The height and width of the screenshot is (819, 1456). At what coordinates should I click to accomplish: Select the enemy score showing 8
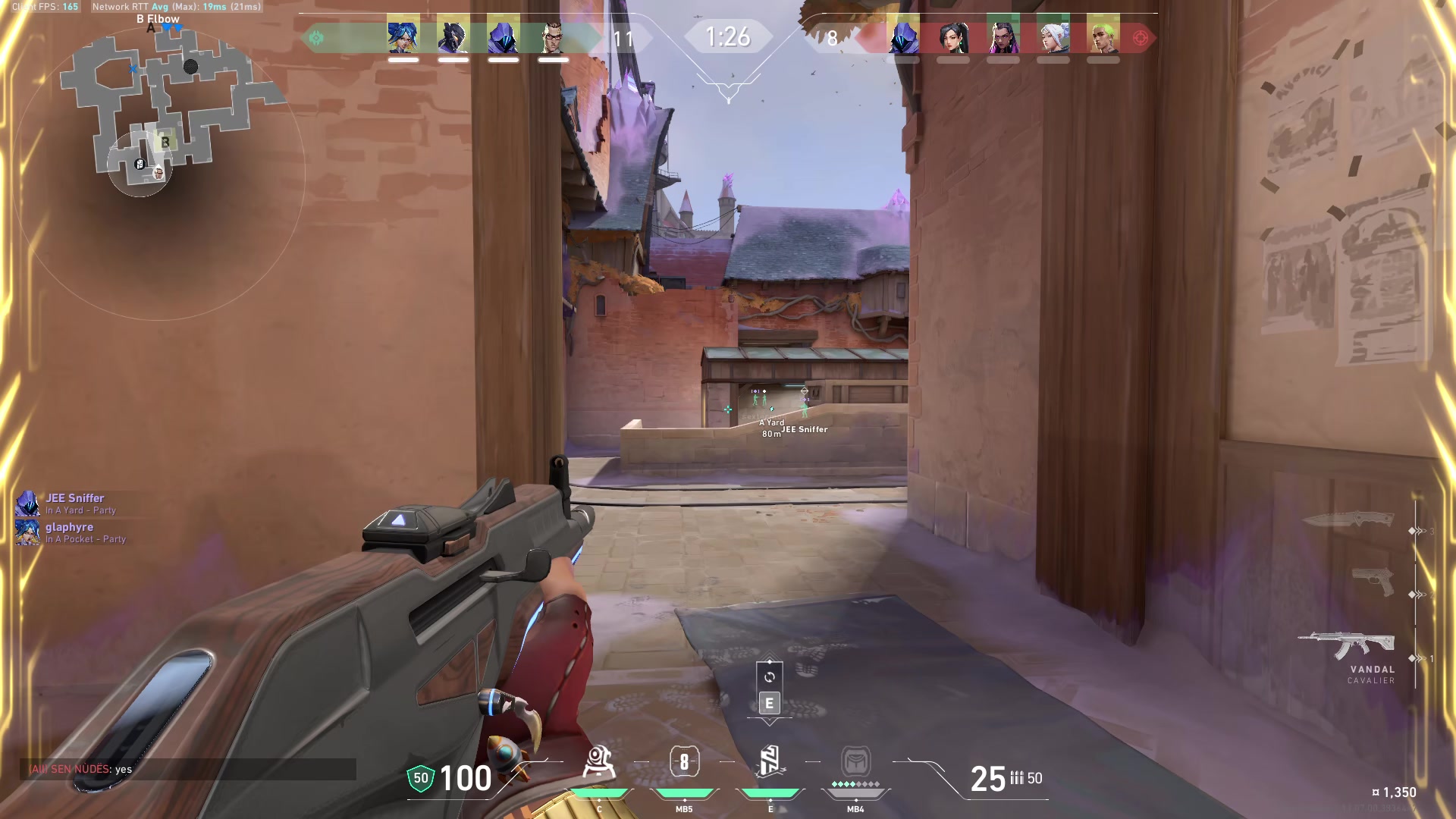coord(832,39)
